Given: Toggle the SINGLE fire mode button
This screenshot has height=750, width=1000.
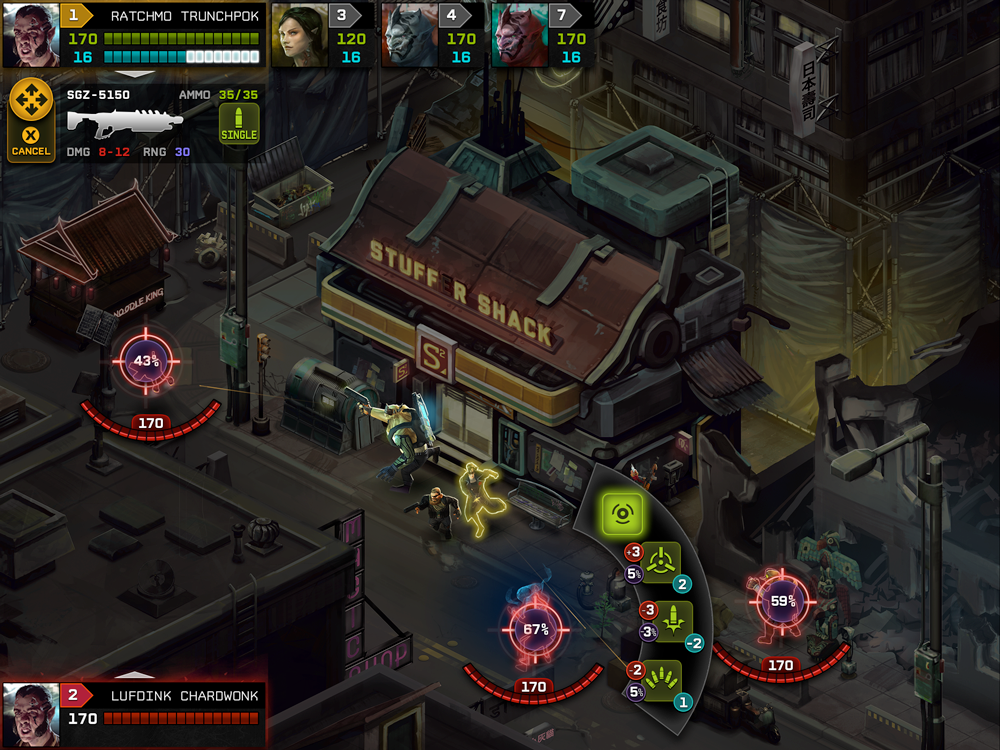Looking at the screenshot, I should [239, 124].
